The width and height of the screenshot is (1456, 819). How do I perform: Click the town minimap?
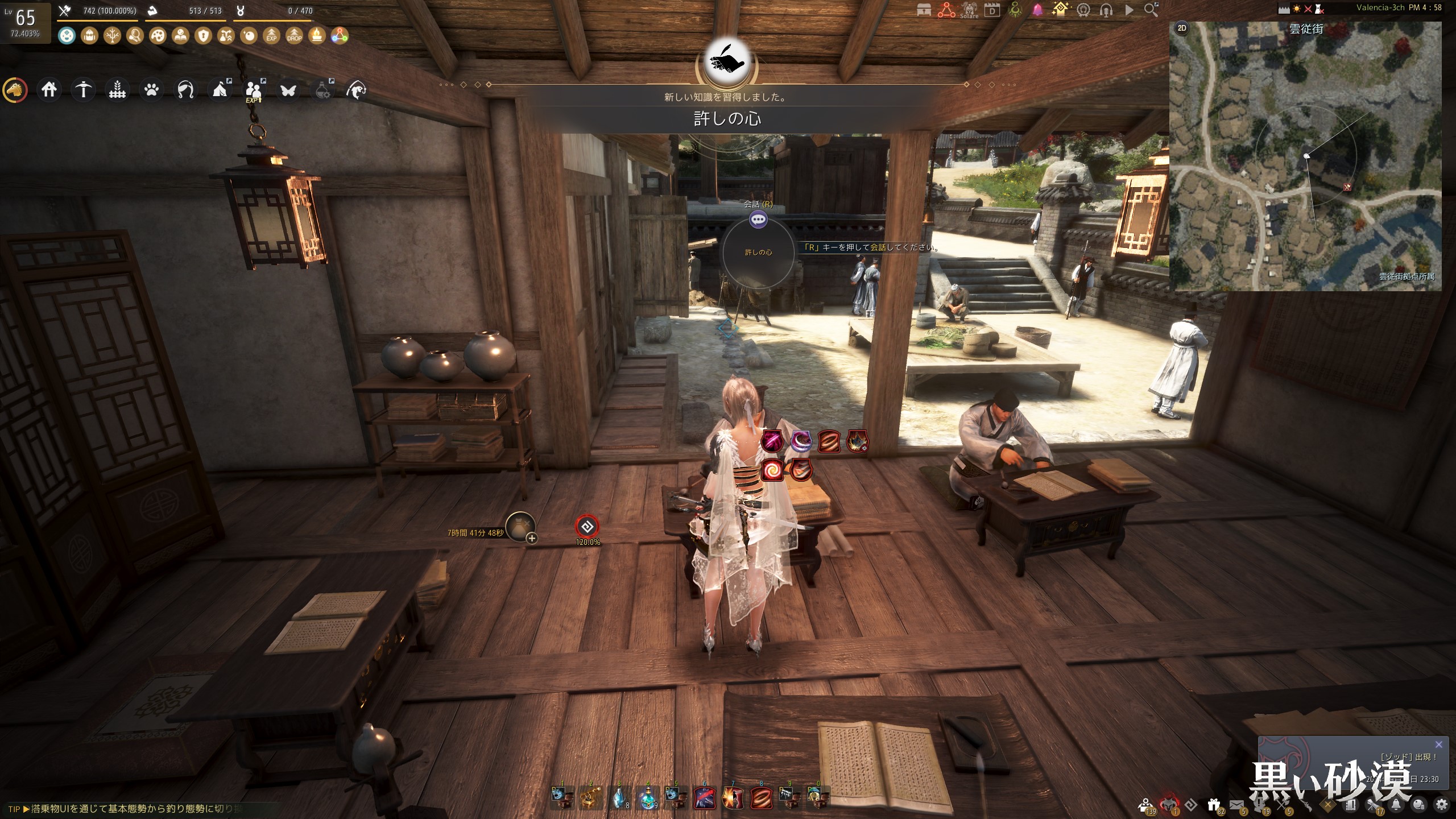click(x=1305, y=159)
